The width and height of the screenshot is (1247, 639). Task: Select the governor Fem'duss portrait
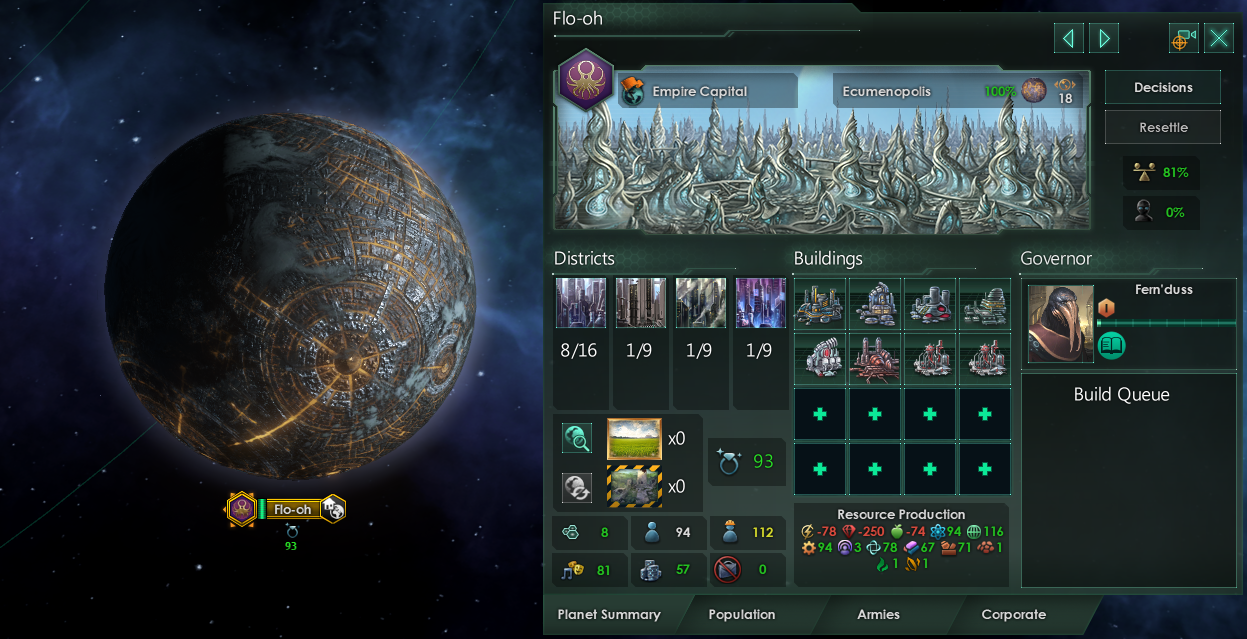[x=1060, y=323]
